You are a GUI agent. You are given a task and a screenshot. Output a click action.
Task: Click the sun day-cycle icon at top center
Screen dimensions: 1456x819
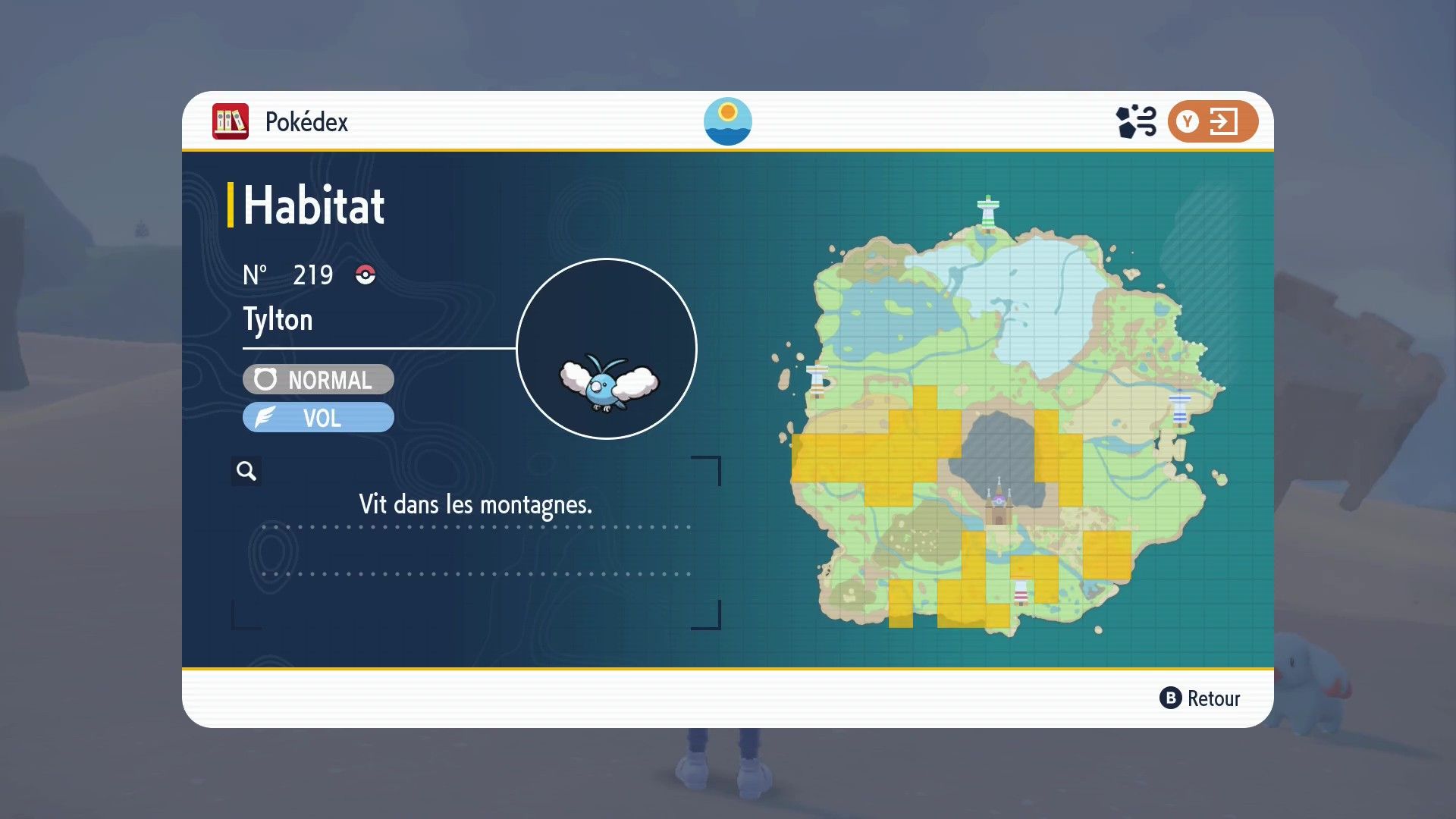click(x=727, y=121)
